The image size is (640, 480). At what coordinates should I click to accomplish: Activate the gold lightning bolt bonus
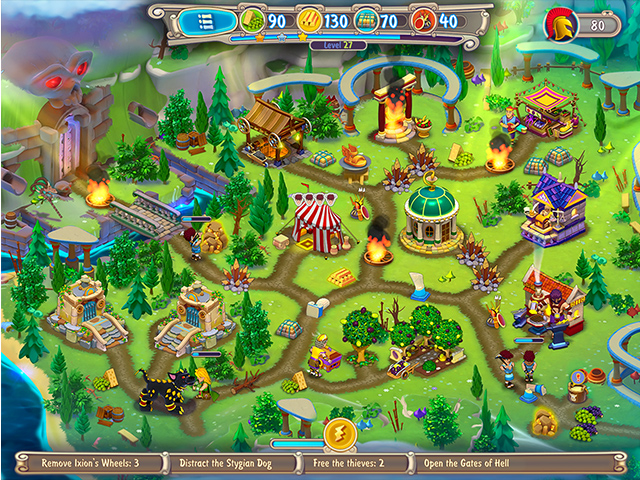[x=338, y=436]
